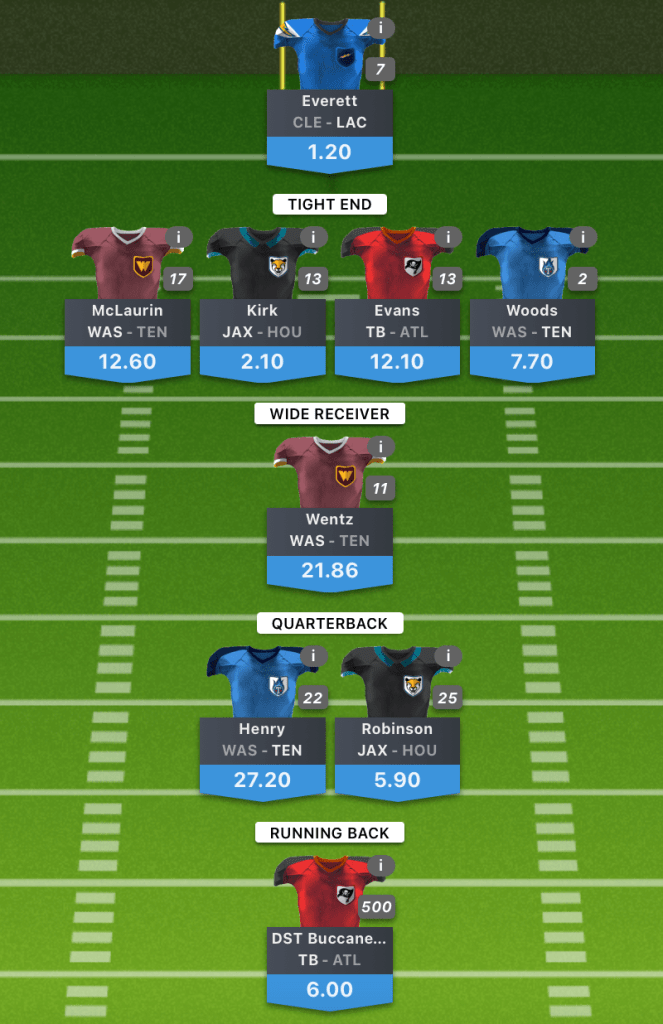Pick the Woods player card
This screenshot has width=663, height=1024.
532,322
